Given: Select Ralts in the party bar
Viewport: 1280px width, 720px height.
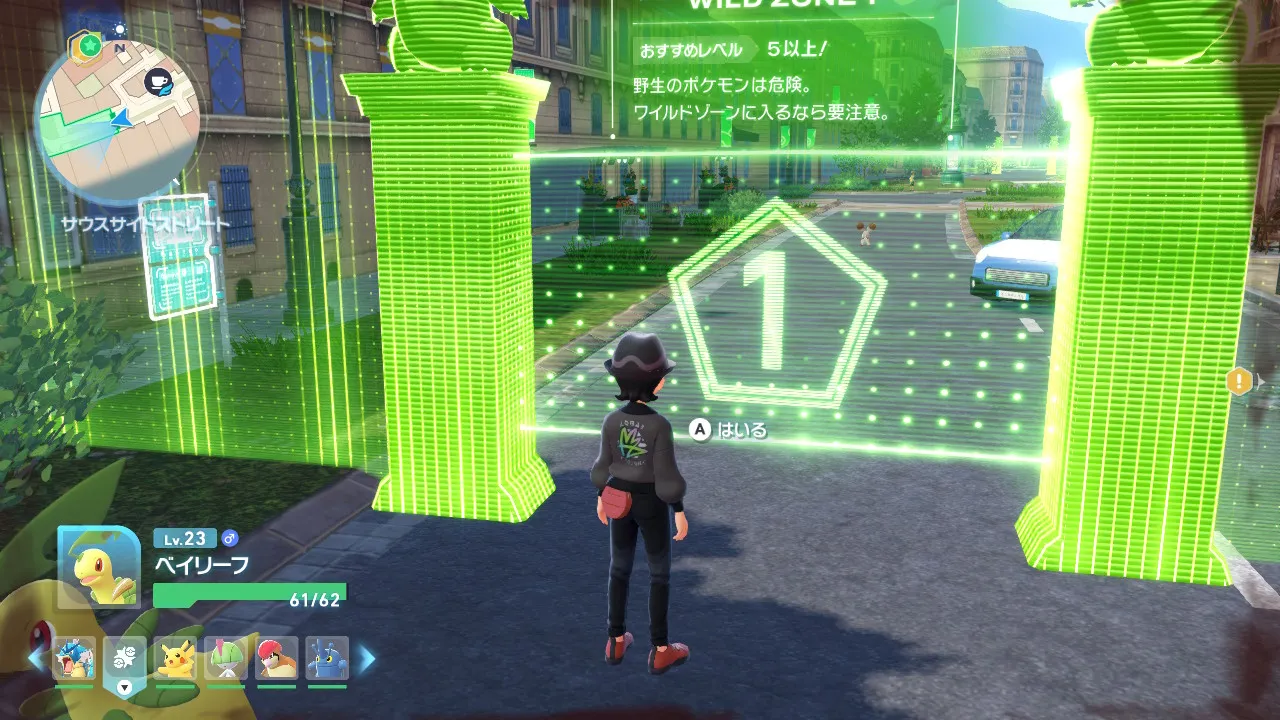Looking at the screenshot, I should (226, 658).
